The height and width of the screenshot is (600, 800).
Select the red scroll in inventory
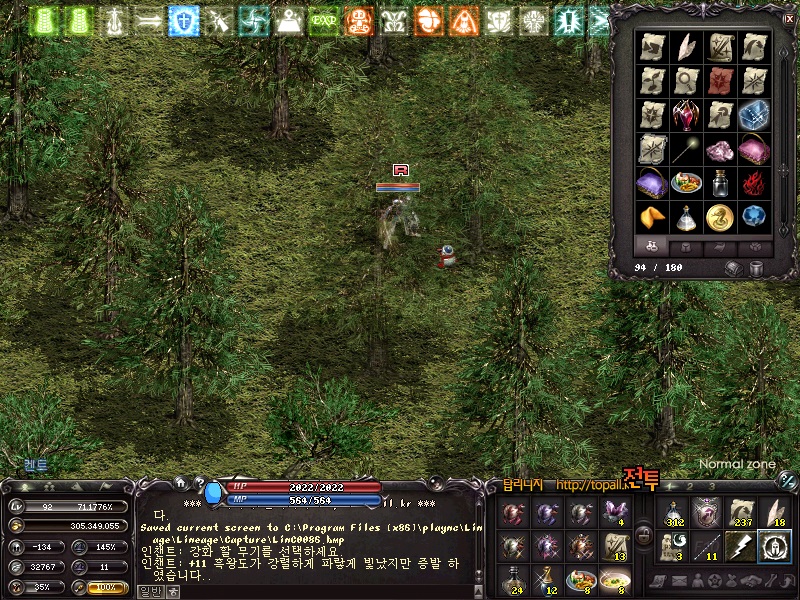[x=720, y=81]
